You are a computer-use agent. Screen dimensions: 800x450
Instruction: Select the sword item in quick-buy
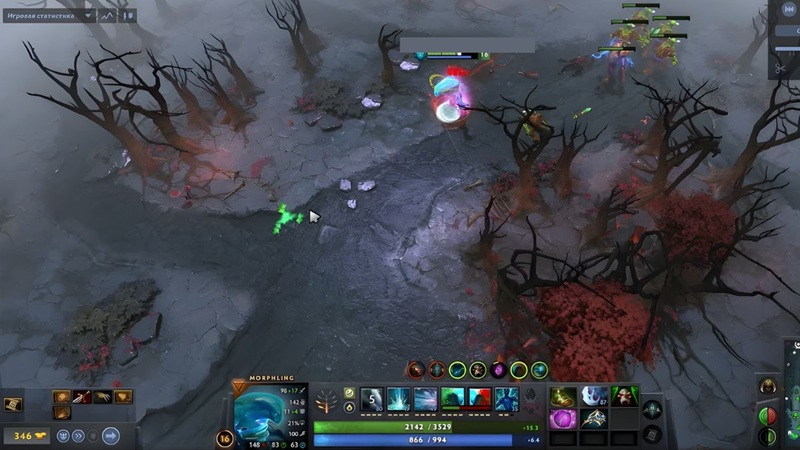coord(81,397)
